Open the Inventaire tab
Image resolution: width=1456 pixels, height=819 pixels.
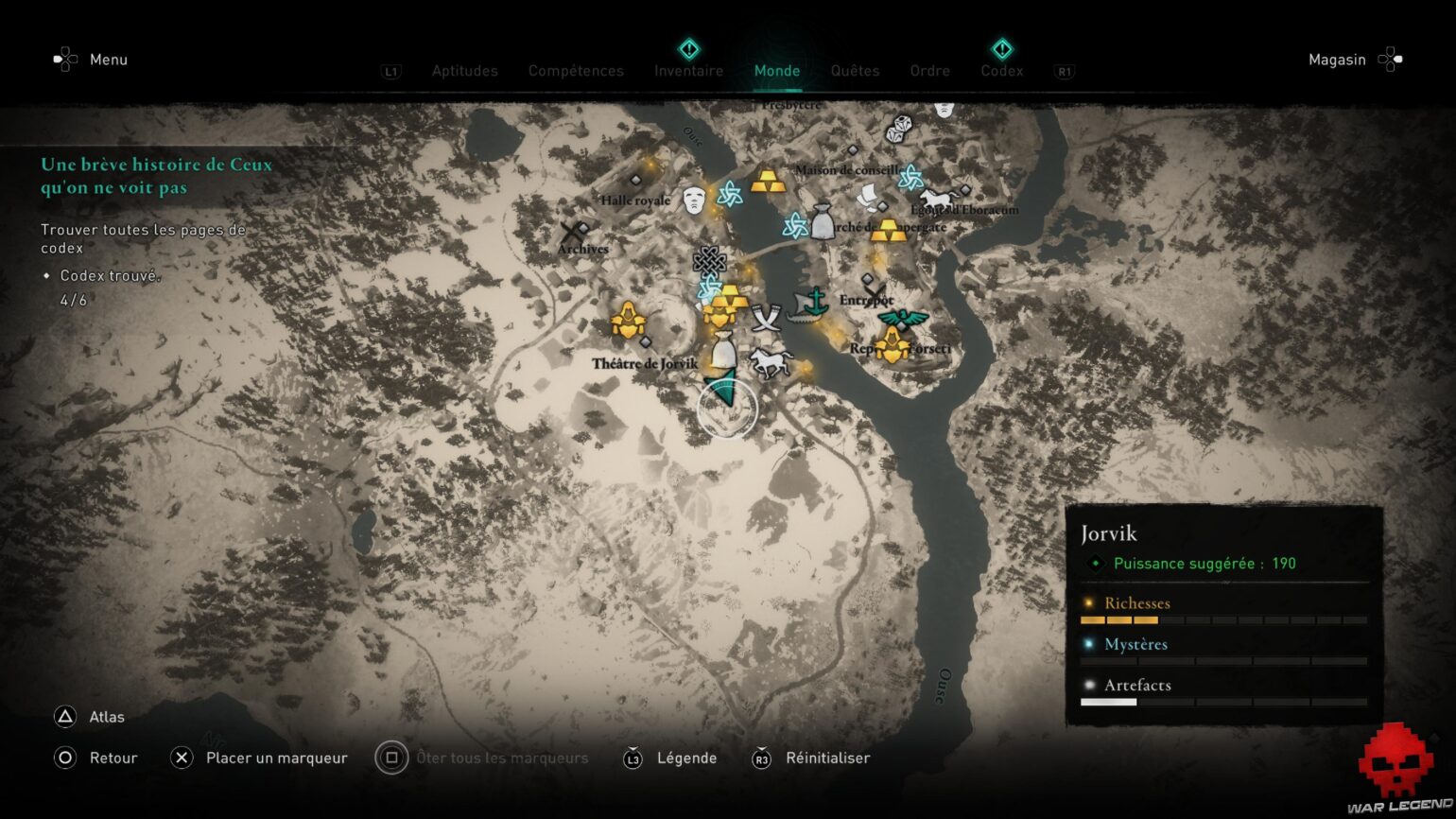[x=688, y=71]
